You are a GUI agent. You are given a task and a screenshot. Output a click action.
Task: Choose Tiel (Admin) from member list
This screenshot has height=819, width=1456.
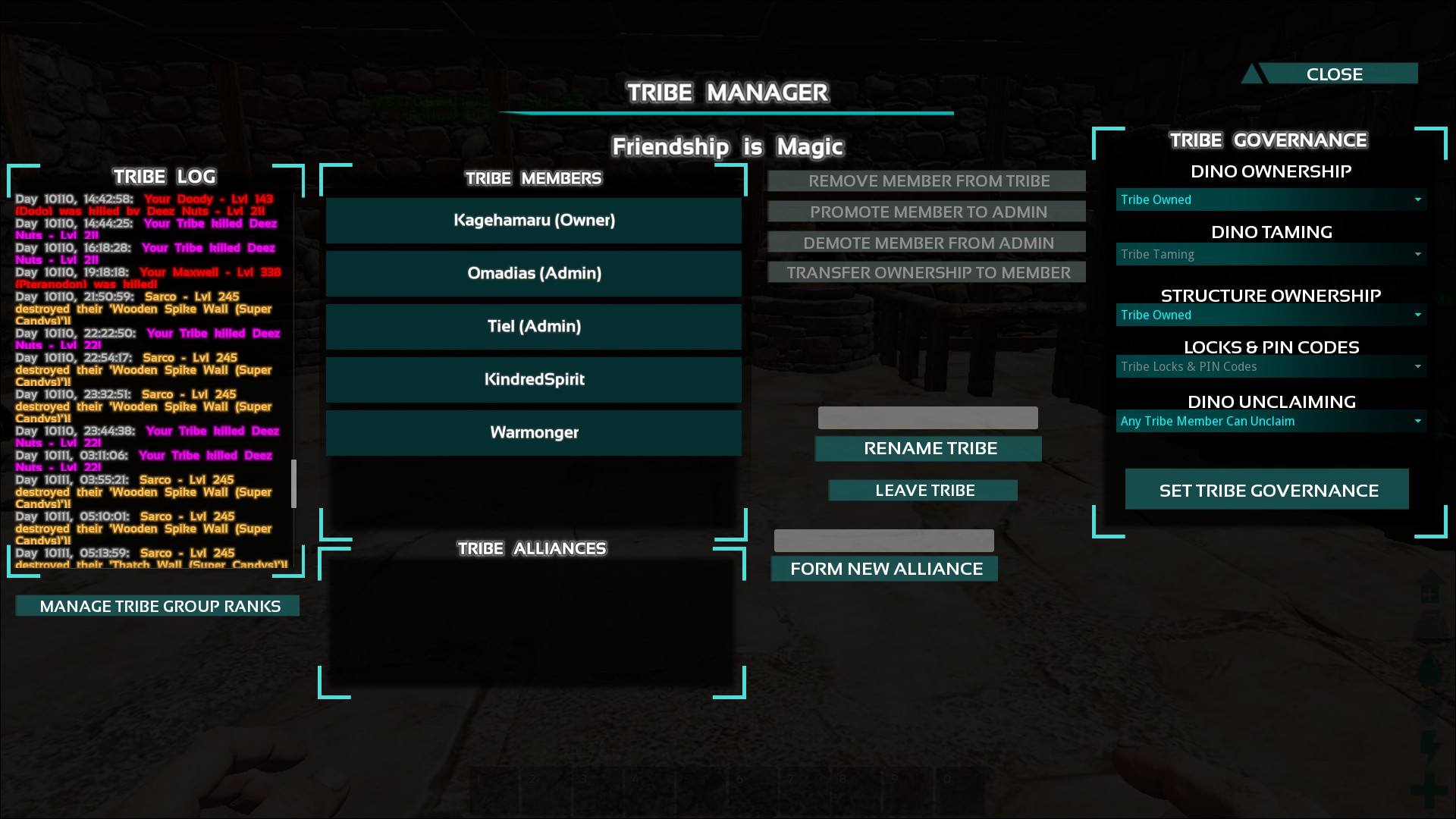point(534,327)
